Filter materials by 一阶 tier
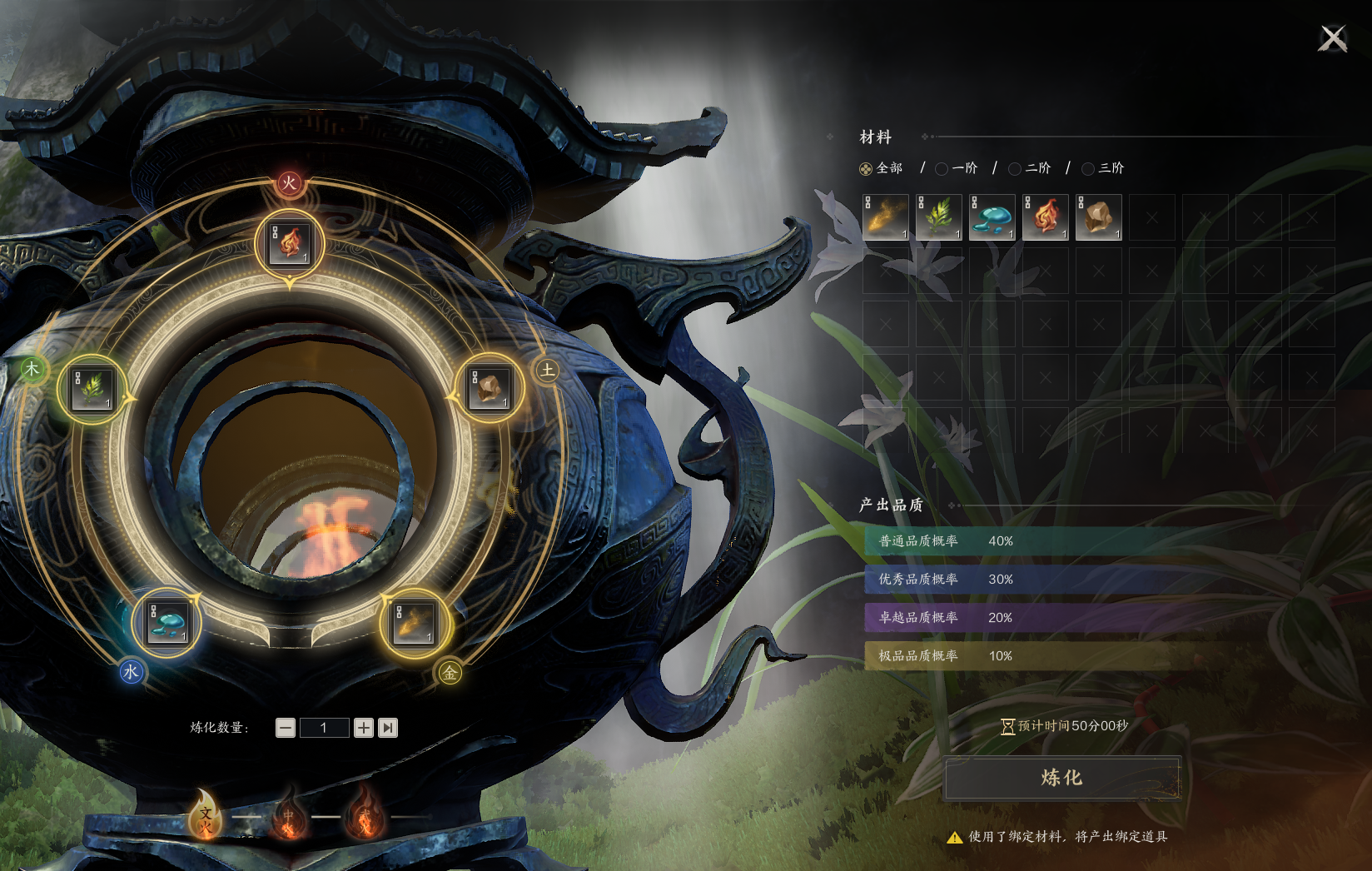 pyautogui.click(x=942, y=169)
